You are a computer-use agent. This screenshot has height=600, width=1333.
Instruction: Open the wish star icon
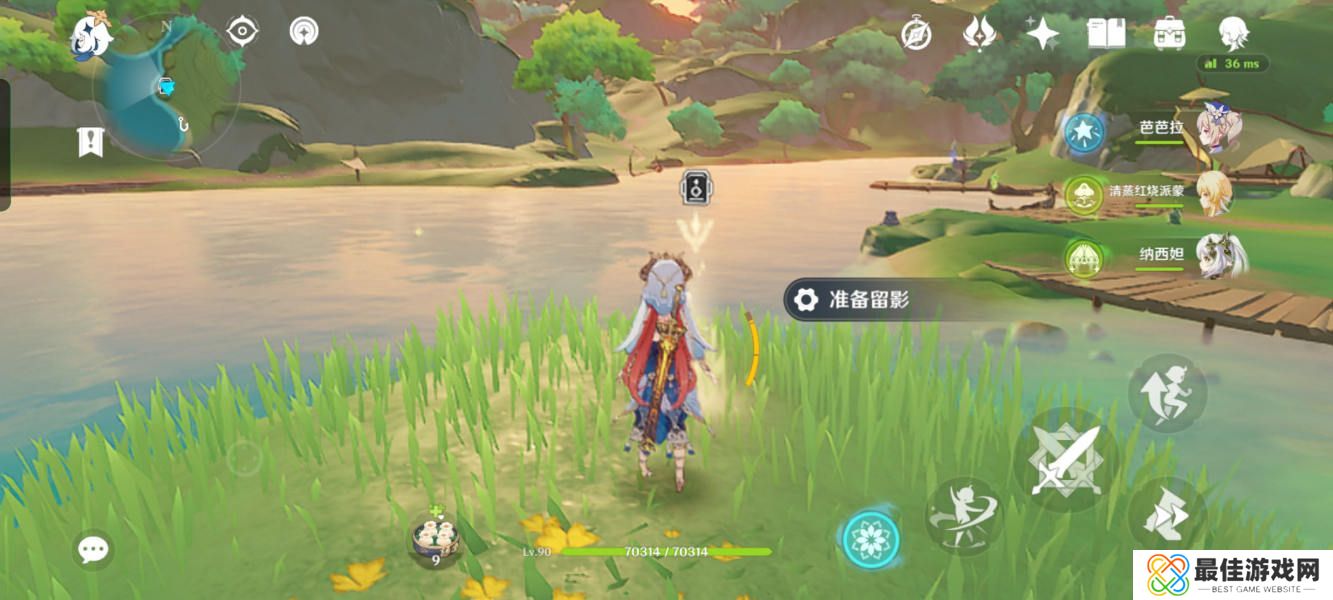tap(1043, 33)
